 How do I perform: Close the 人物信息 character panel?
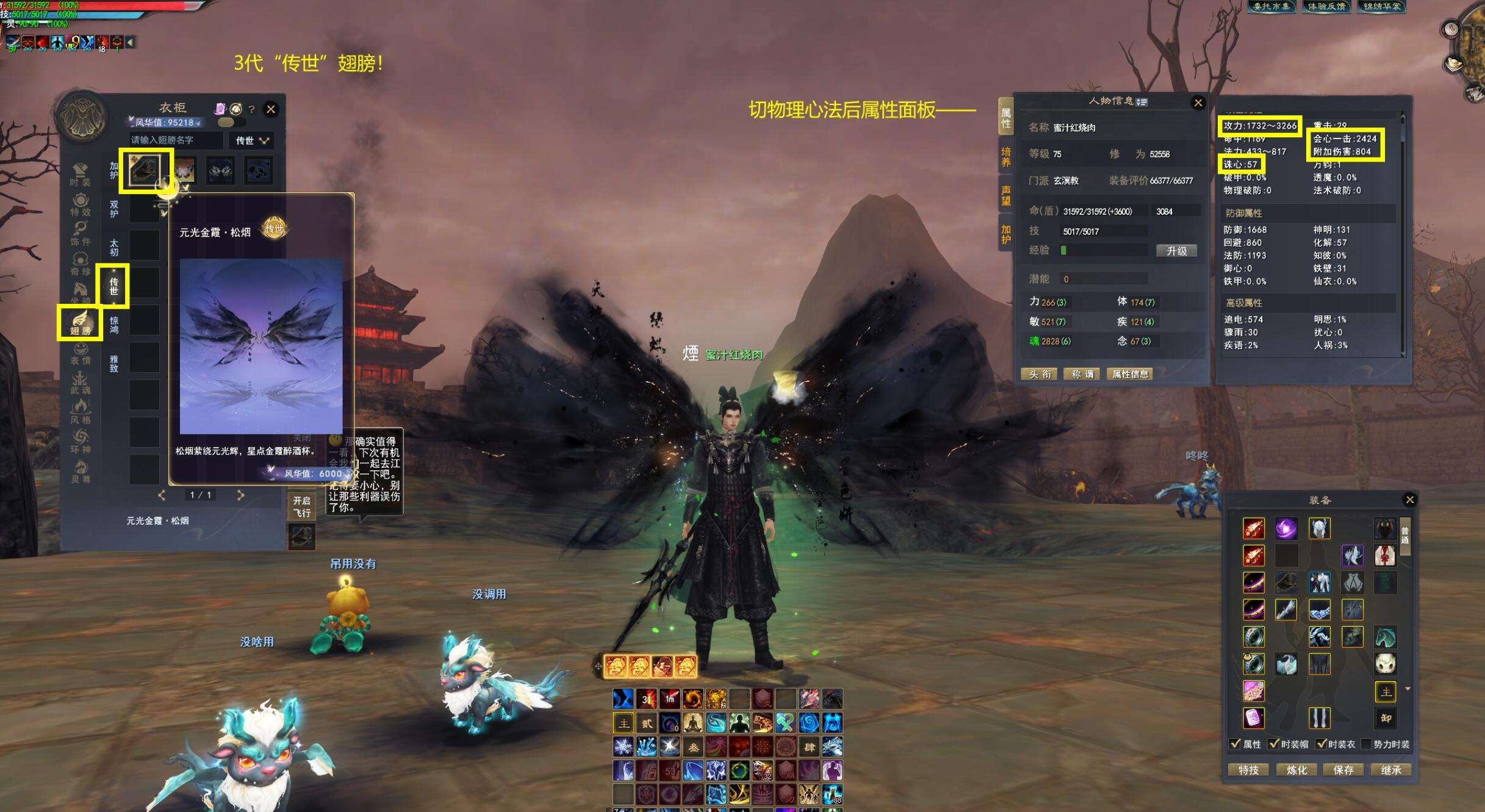1198,102
